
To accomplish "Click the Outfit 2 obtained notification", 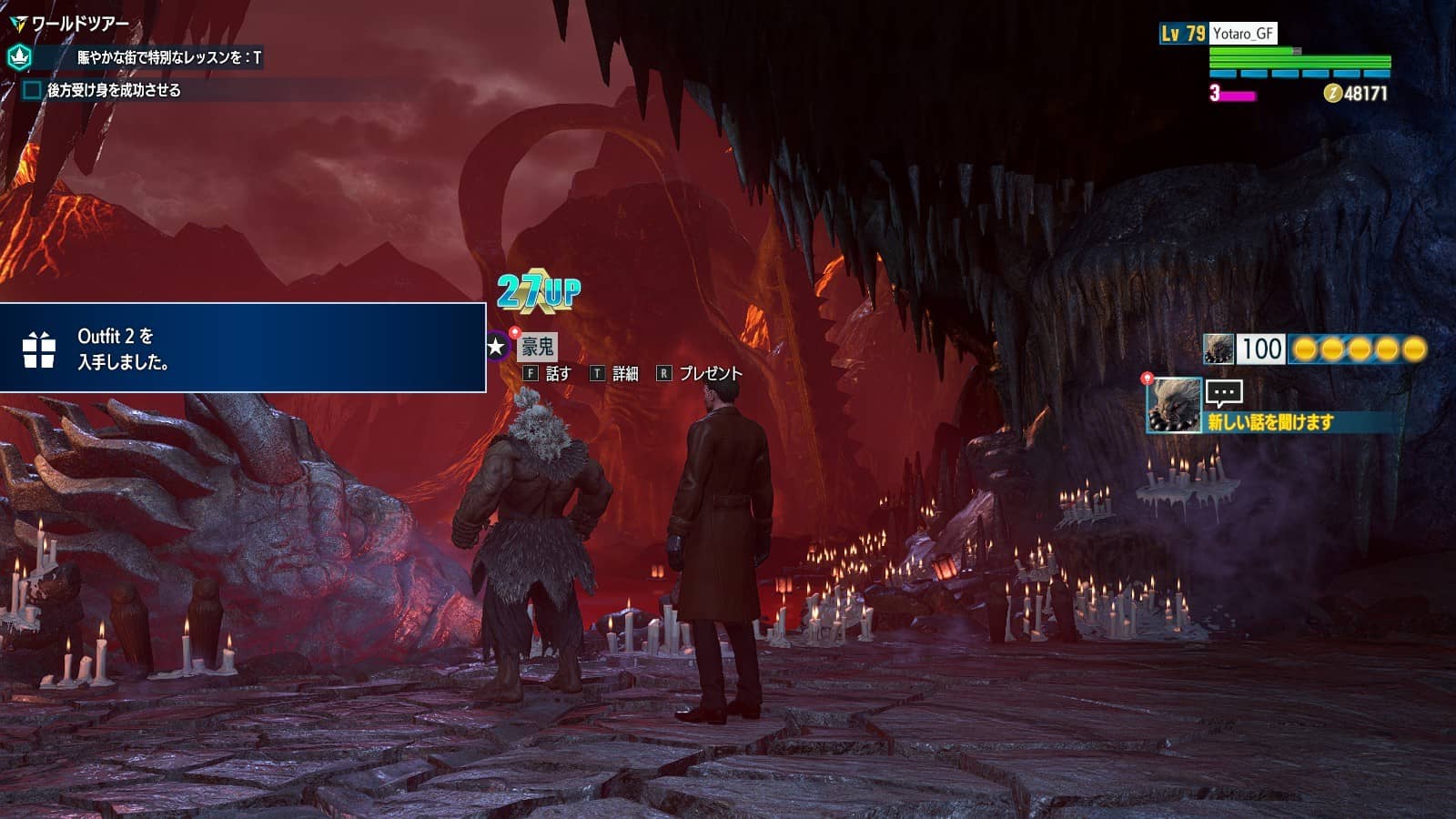I will [x=243, y=349].
